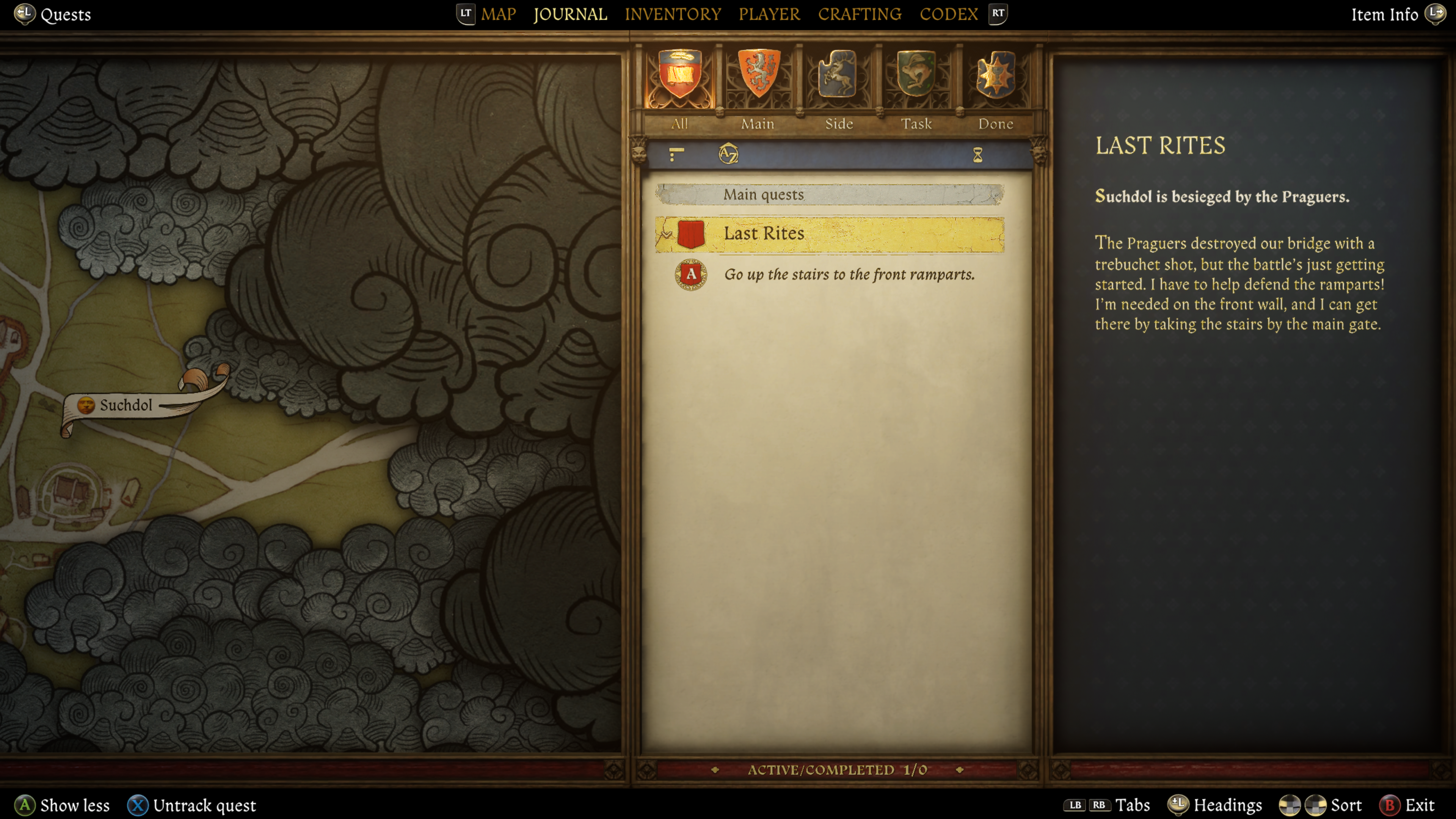Open the MAP tab
Viewport: 1456px width, 819px height.
498,14
